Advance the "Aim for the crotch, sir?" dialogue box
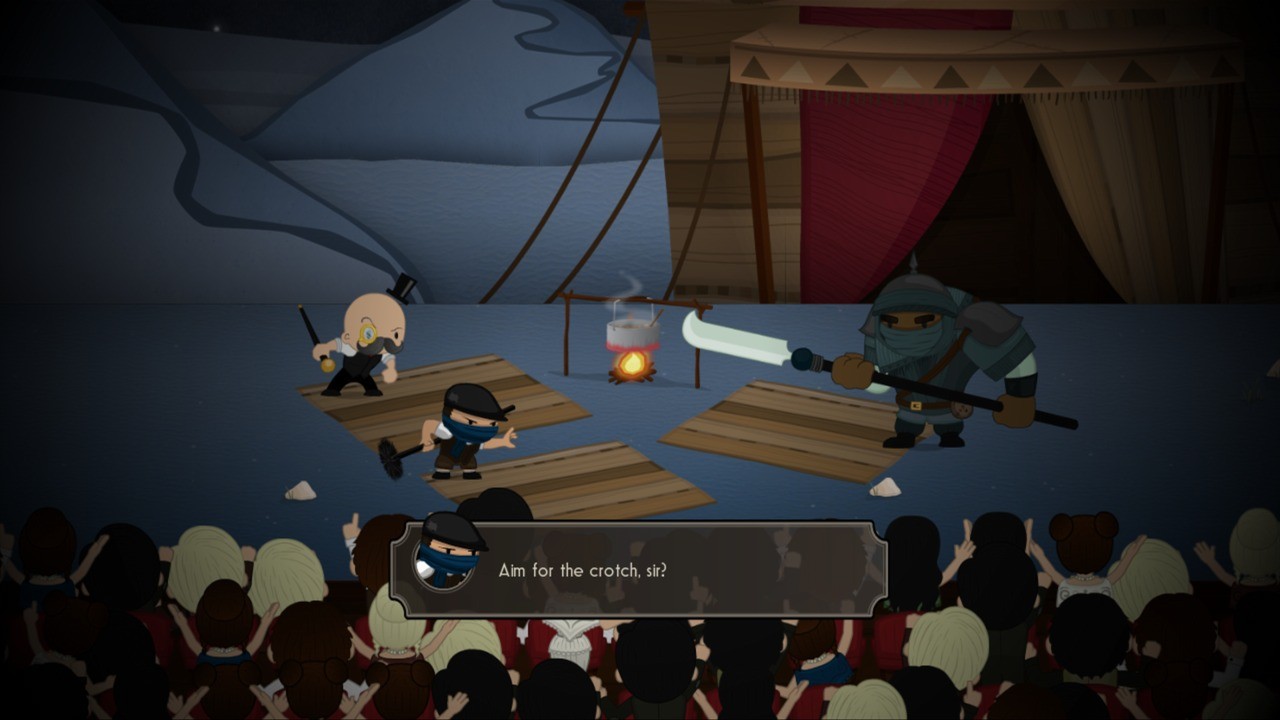1280x720 pixels. [638, 569]
